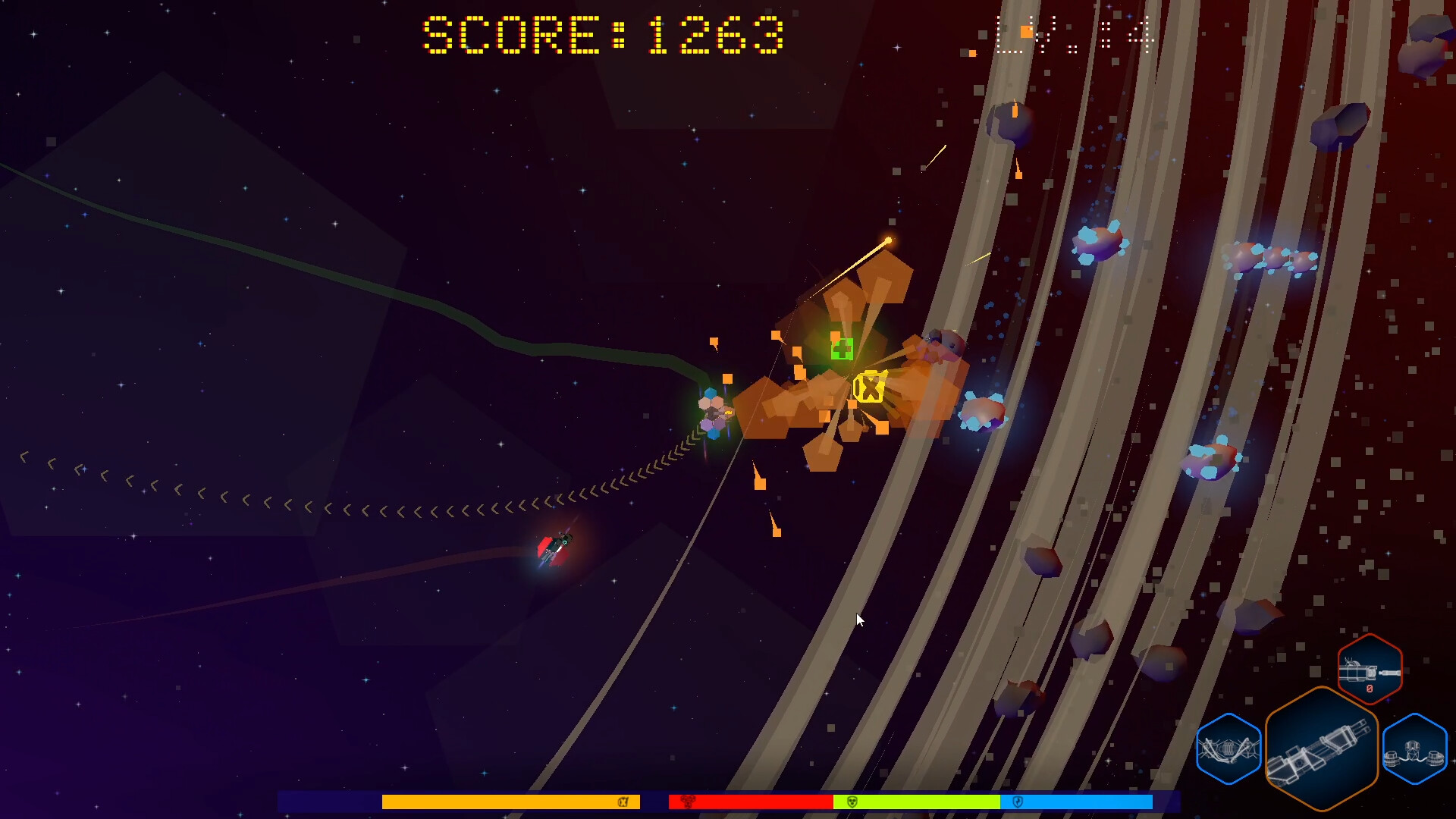Click the red health bar

pos(751,802)
